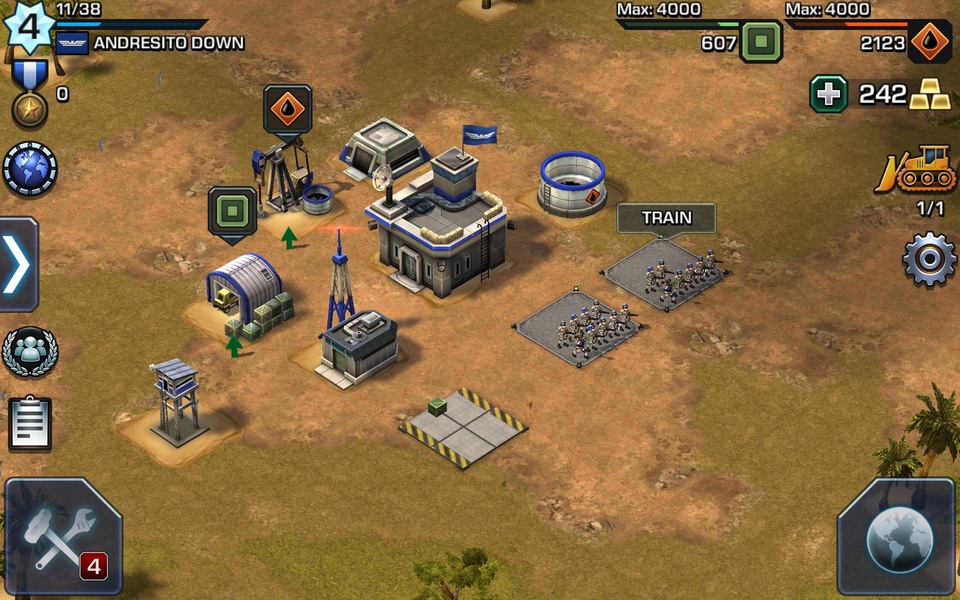Open the green supply resource icon
This screenshot has height=600, width=960.
pyautogui.click(x=761, y=42)
